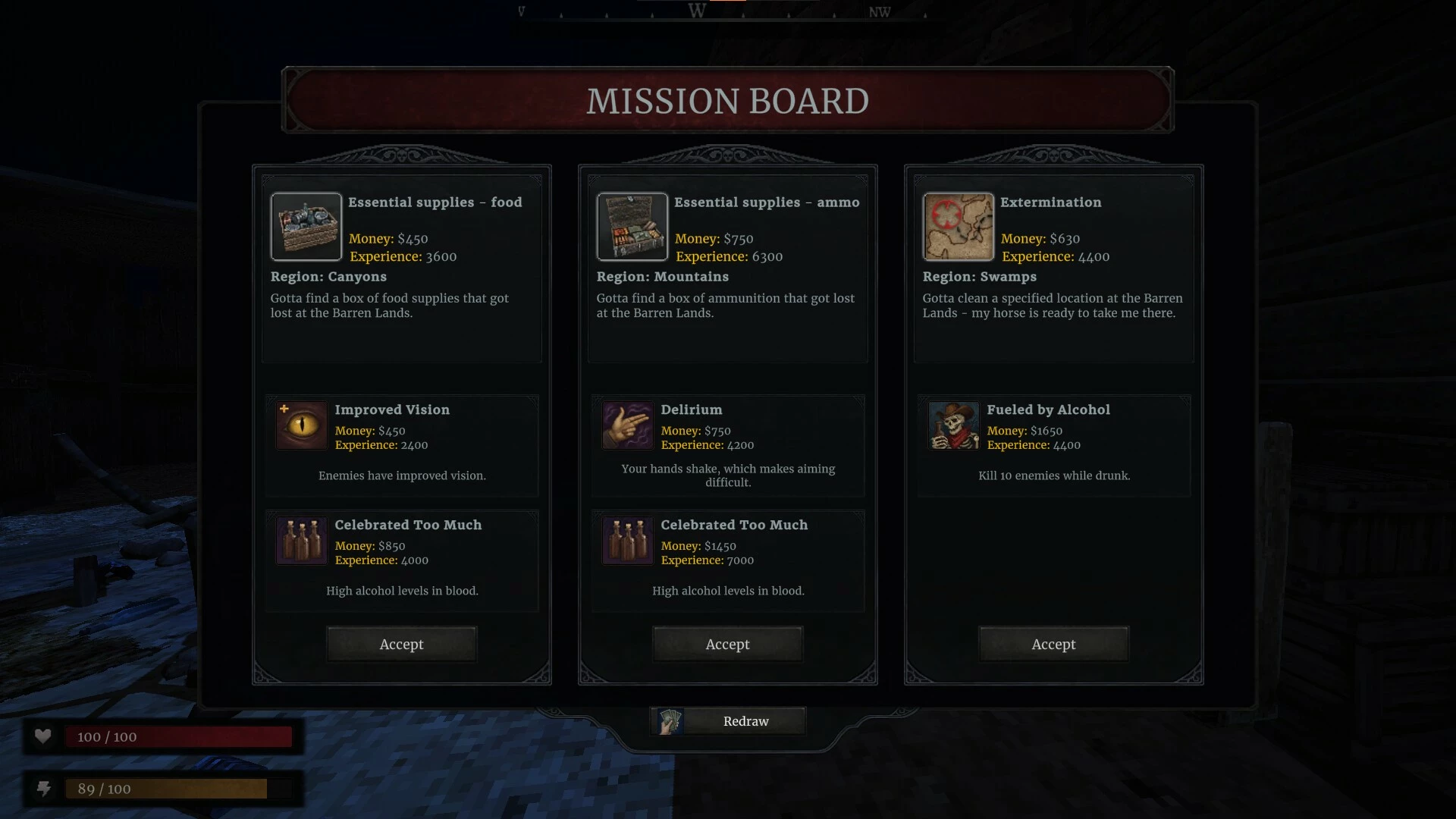The width and height of the screenshot is (1456, 819).
Task: Choose the Delirium modifier
Action: [728, 445]
